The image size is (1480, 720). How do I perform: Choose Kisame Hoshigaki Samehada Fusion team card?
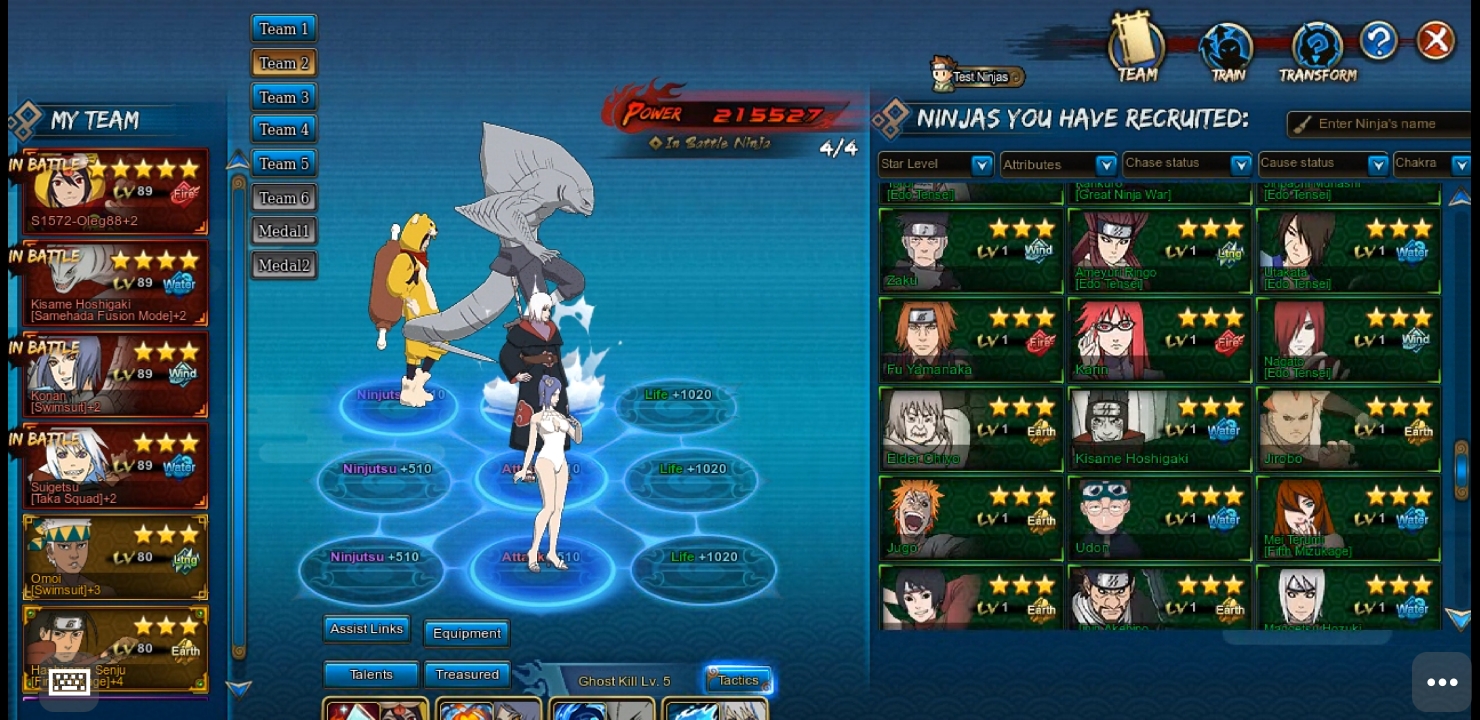point(116,283)
